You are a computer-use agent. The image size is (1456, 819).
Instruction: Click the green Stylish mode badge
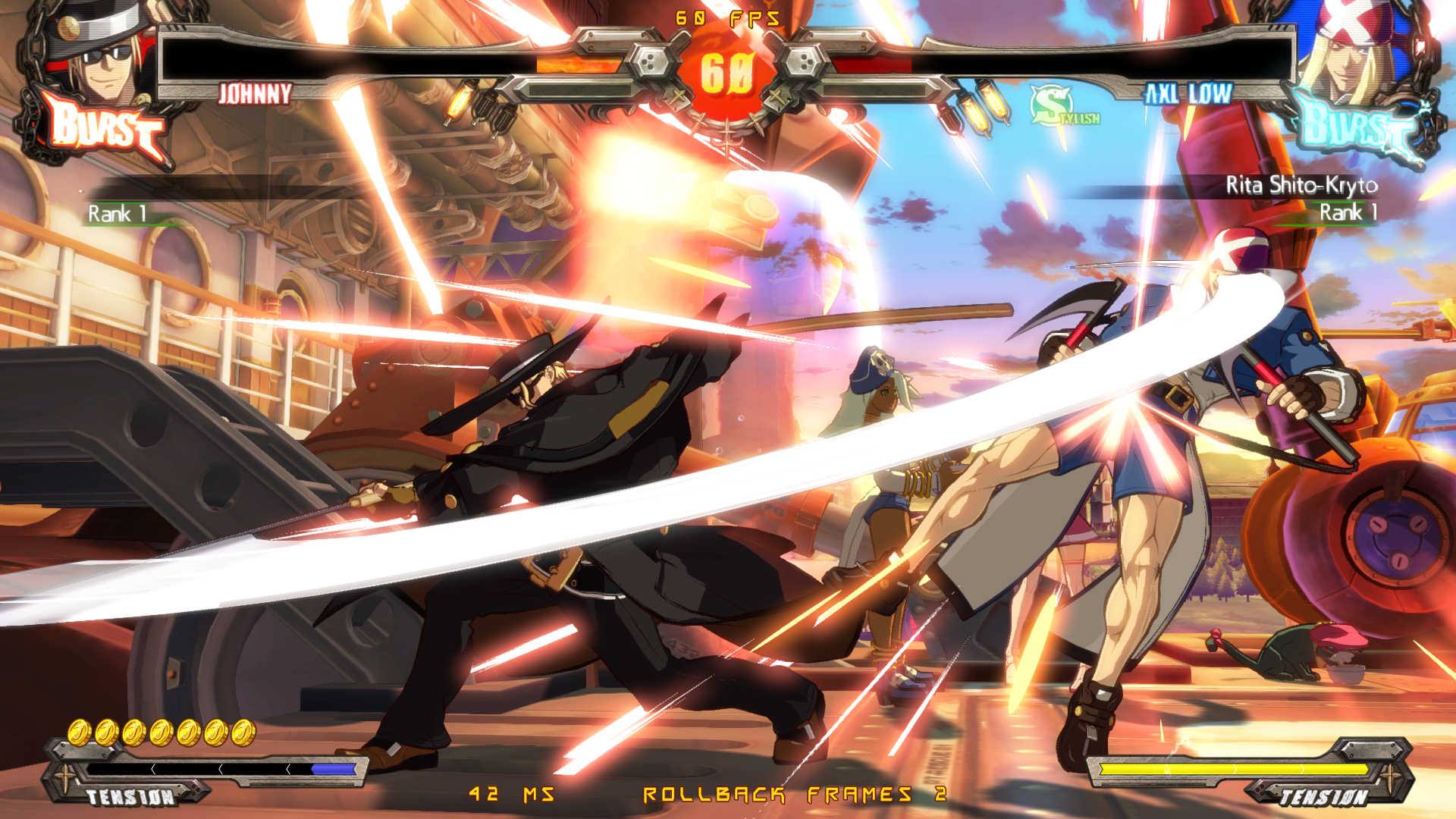(1062, 106)
